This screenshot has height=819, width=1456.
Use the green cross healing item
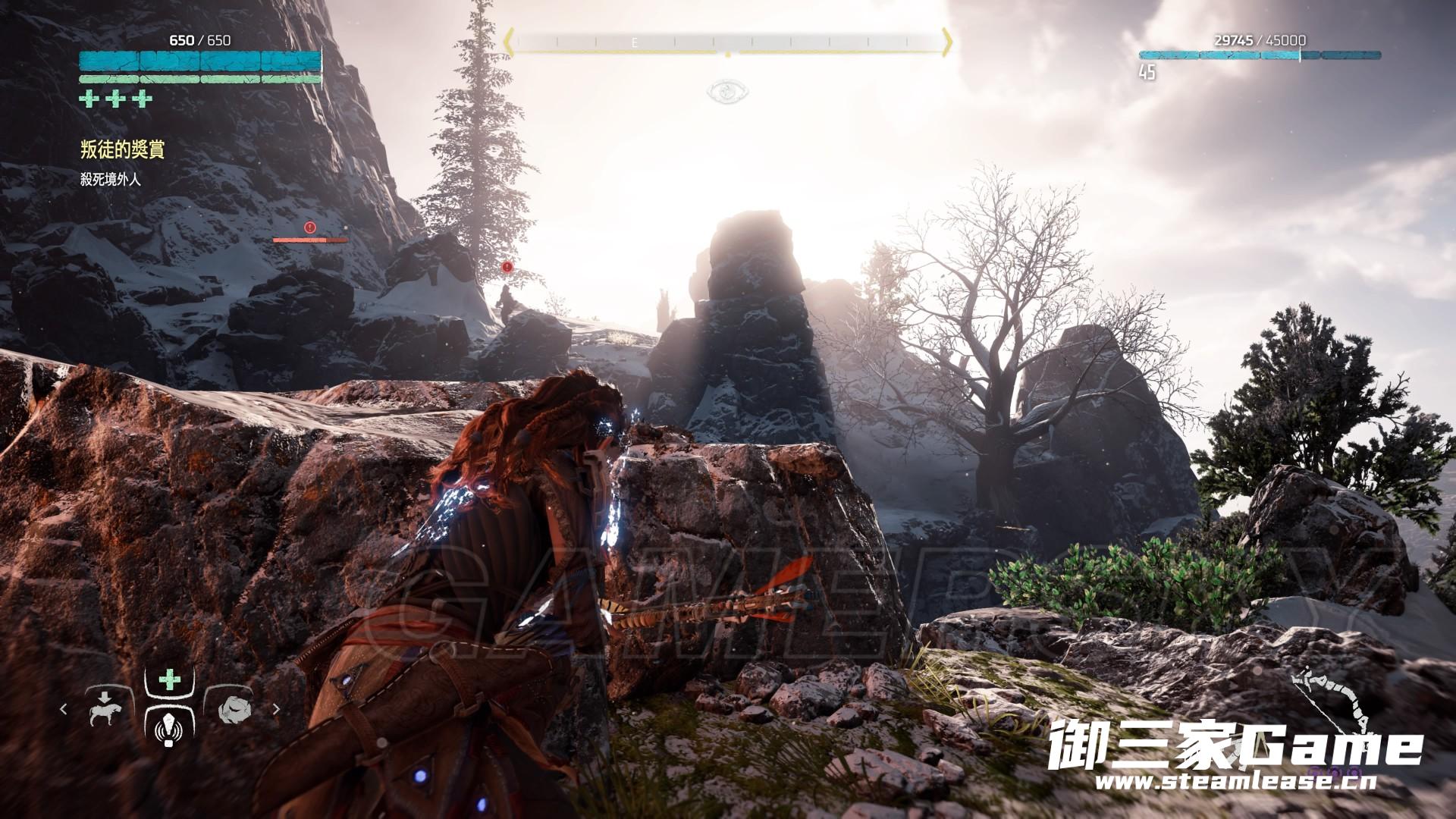(x=168, y=679)
